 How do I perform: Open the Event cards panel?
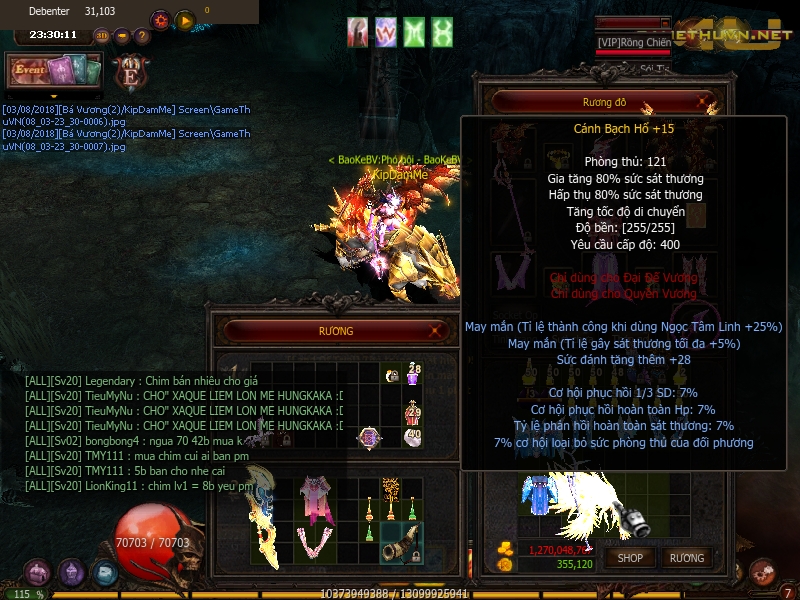[55, 70]
